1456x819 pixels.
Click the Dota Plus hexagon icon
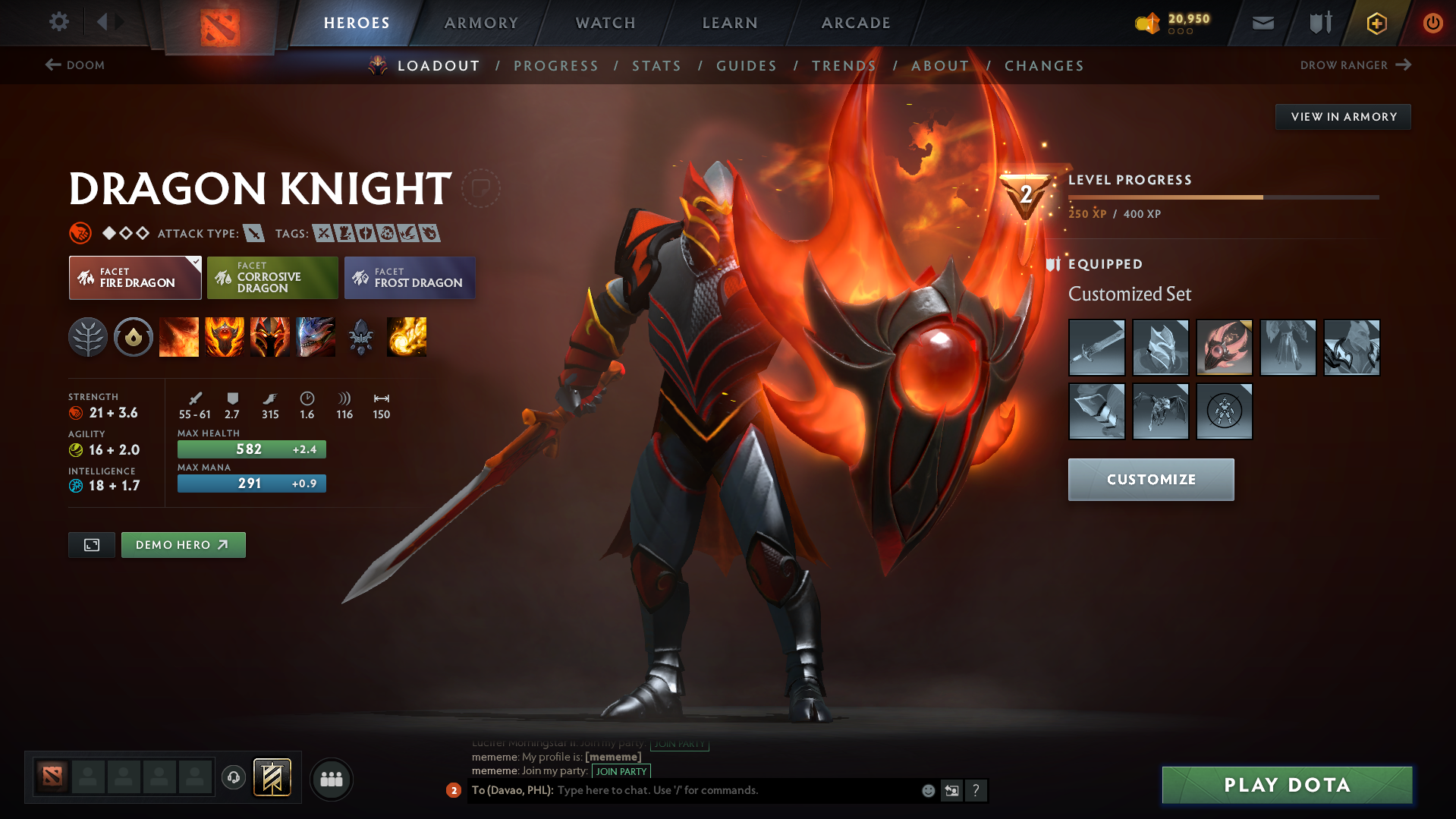(1376, 22)
